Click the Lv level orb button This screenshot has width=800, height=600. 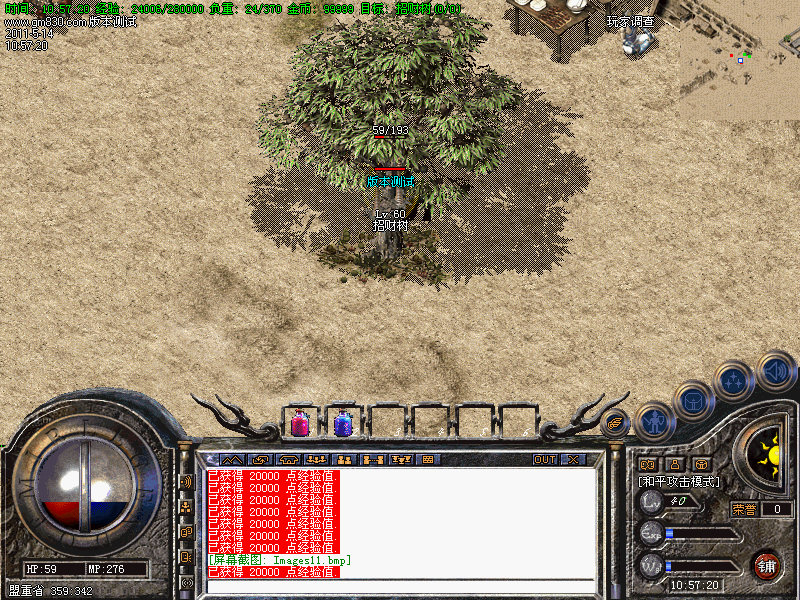click(651, 501)
